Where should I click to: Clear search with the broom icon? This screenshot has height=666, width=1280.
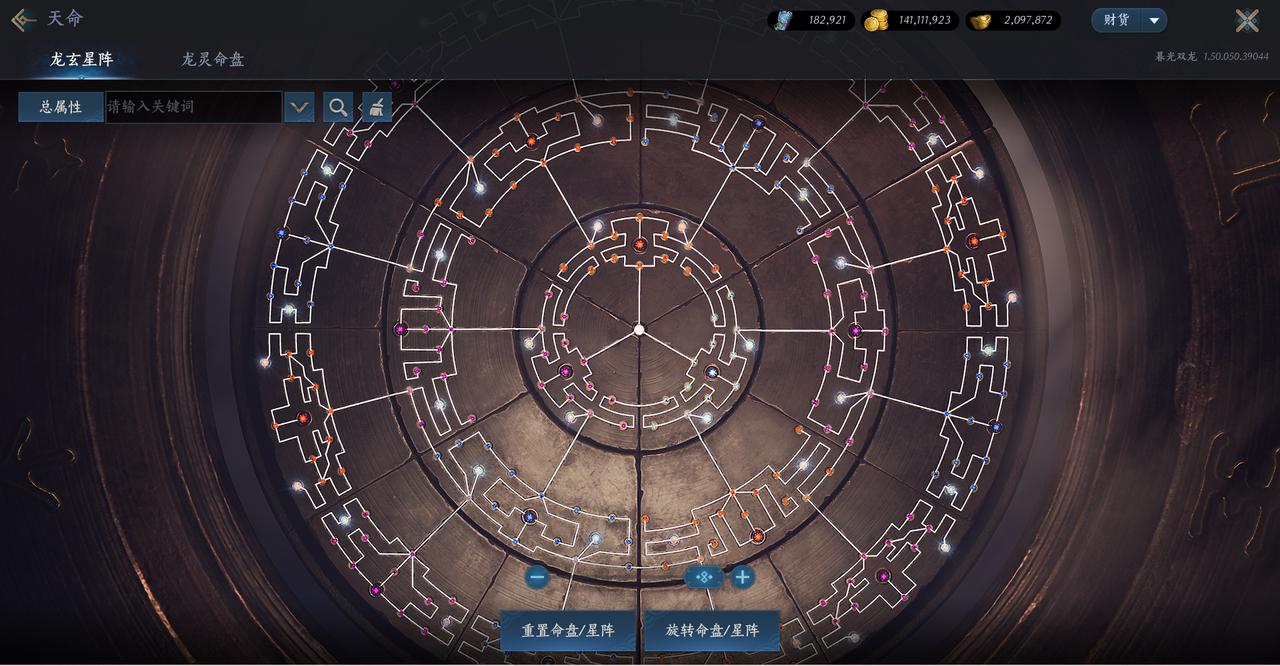376,107
